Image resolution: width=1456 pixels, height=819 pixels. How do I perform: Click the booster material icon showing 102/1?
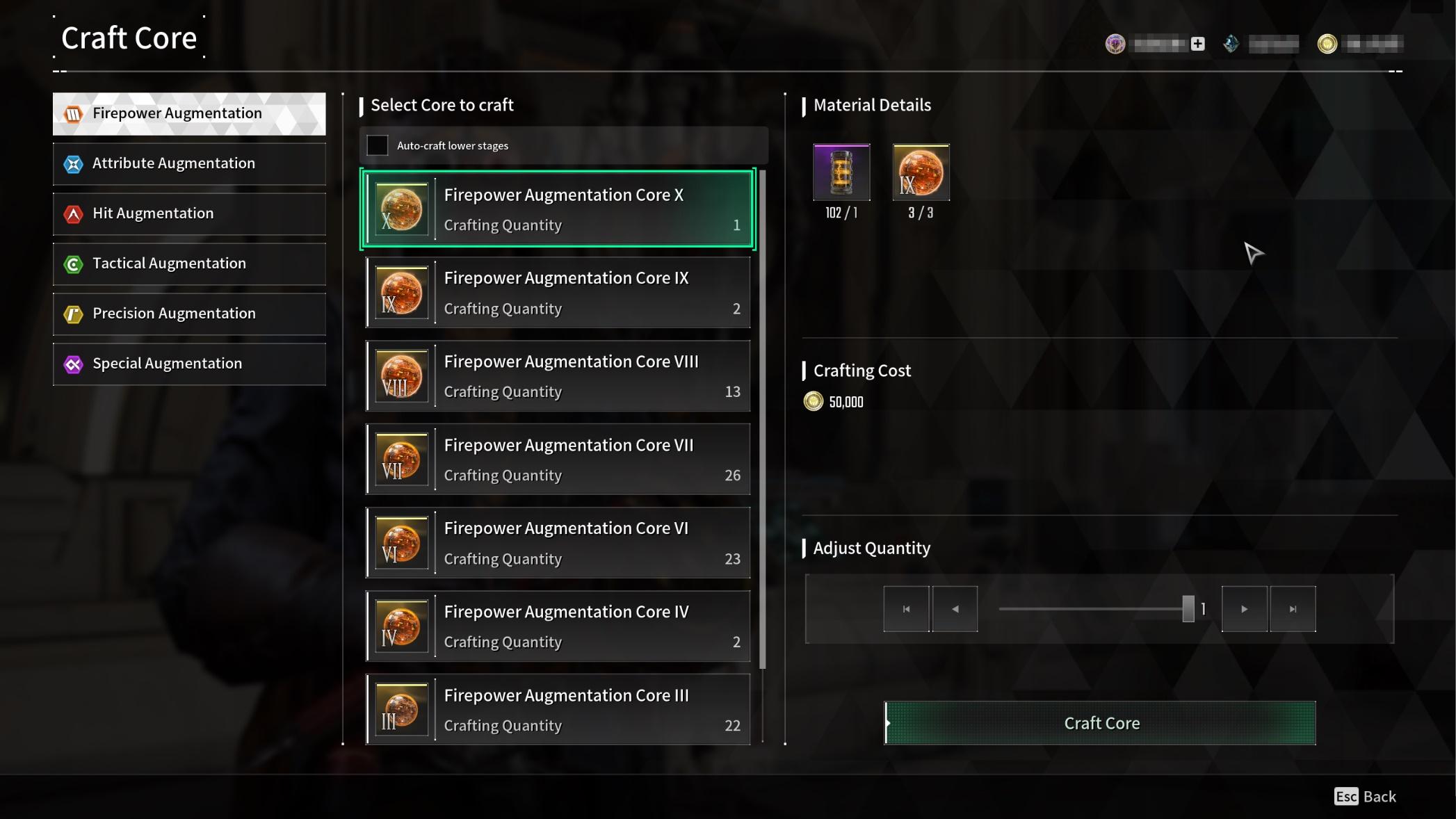tap(841, 172)
